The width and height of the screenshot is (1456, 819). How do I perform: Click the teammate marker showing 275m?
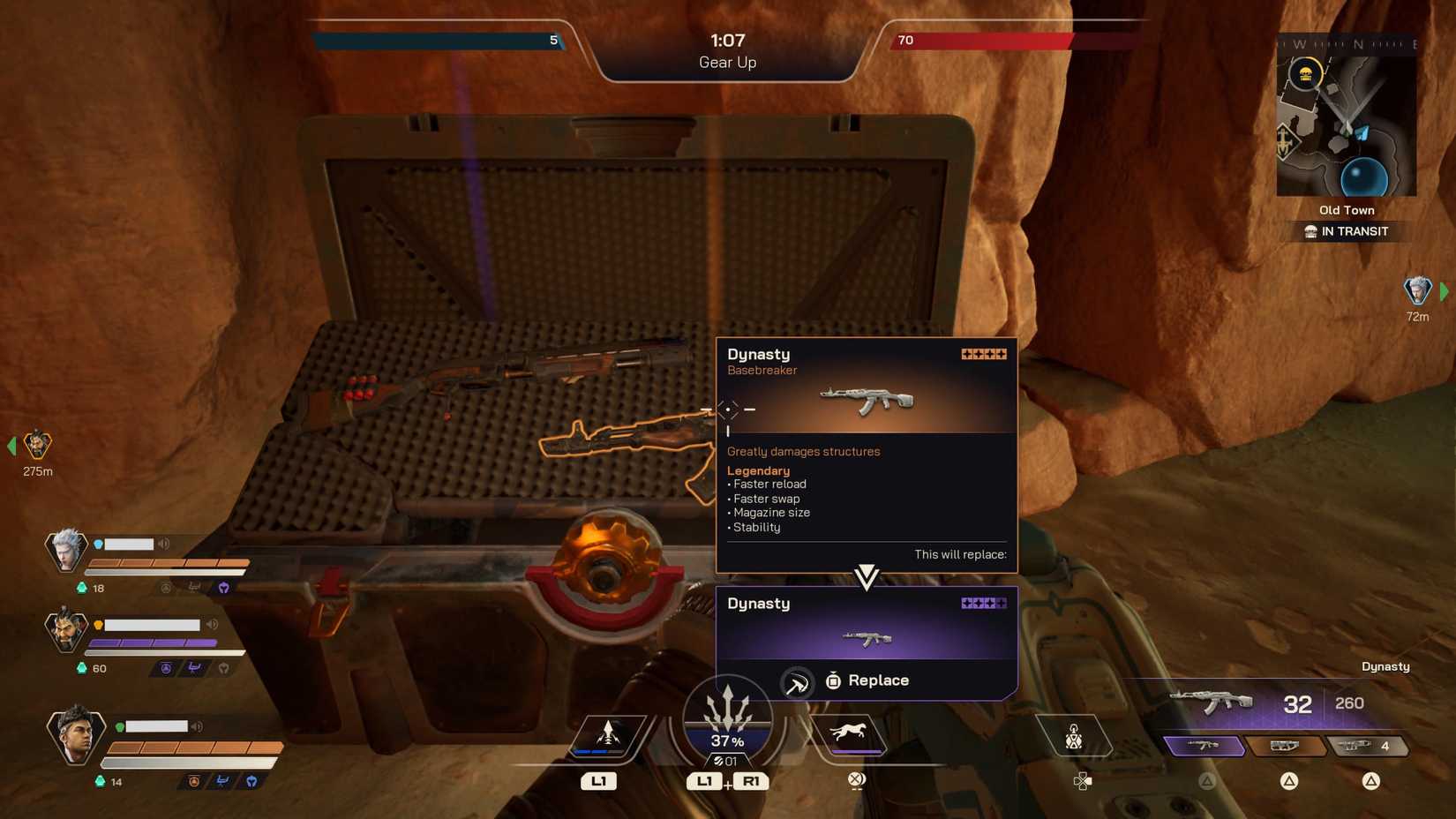pos(37,445)
